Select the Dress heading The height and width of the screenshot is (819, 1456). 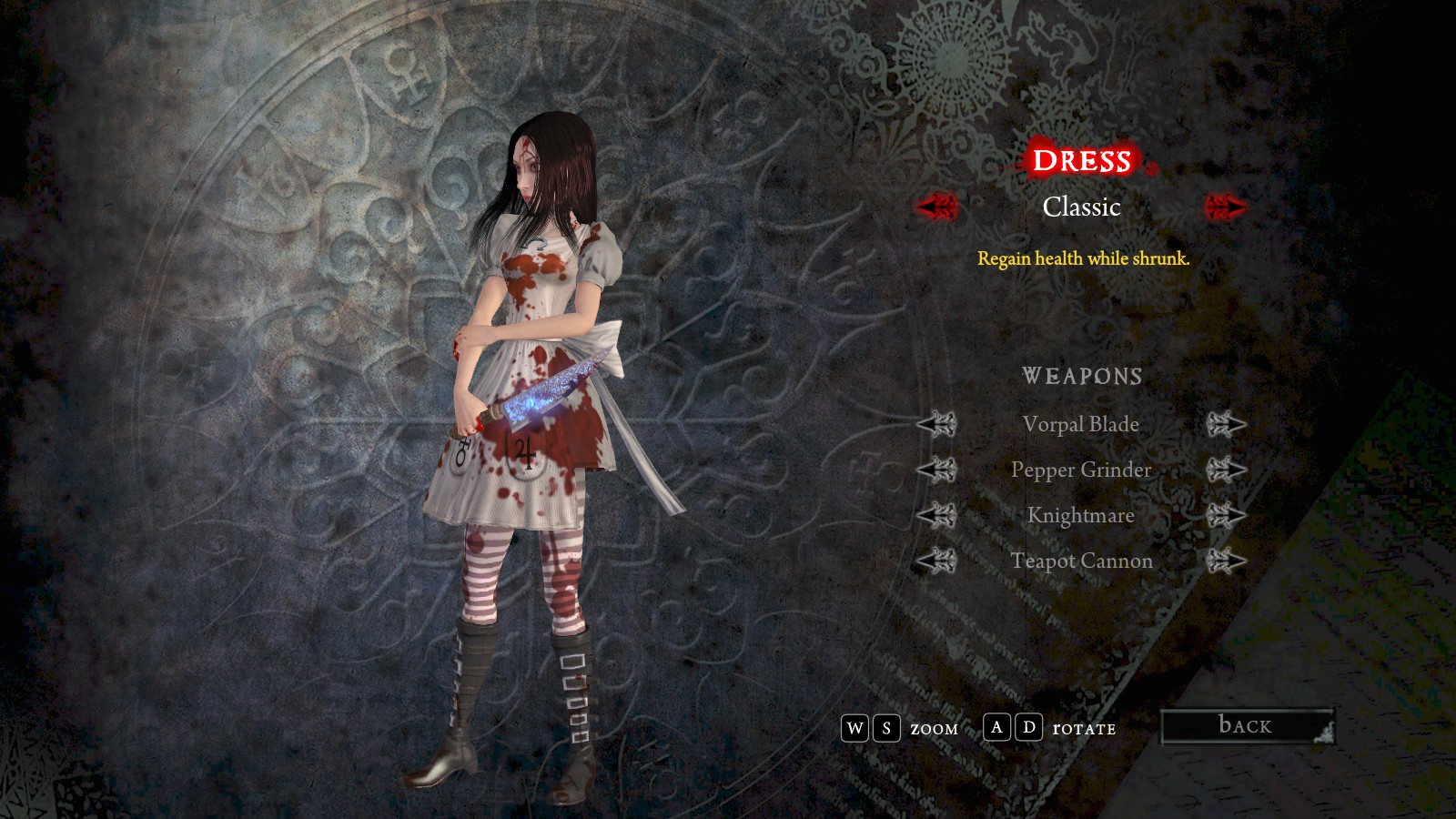[x=1081, y=161]
